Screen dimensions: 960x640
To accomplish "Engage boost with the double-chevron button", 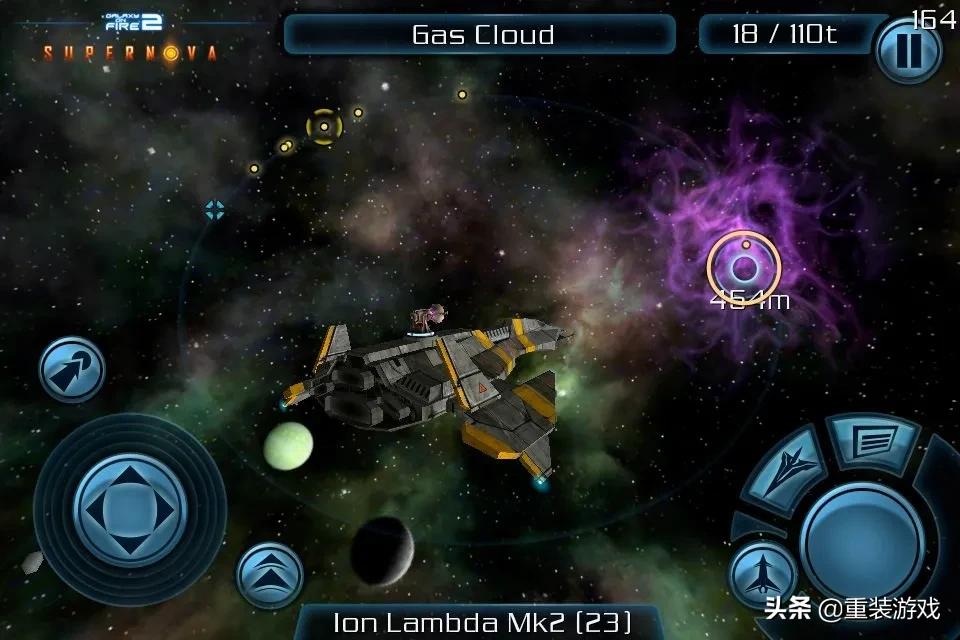I will coord(270,575).
